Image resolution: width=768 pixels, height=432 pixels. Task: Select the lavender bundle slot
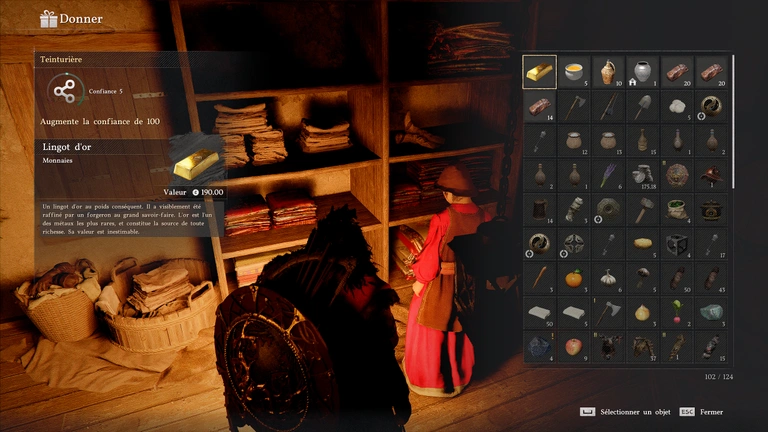609,175
